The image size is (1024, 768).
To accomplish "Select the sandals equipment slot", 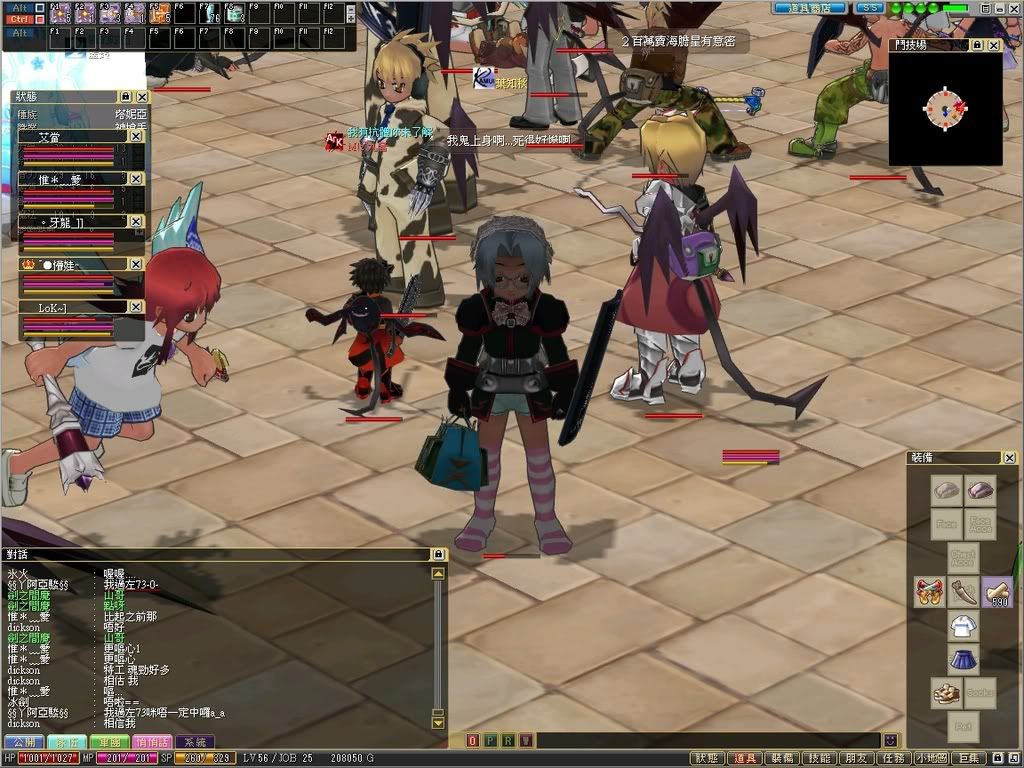I will 946,693.
